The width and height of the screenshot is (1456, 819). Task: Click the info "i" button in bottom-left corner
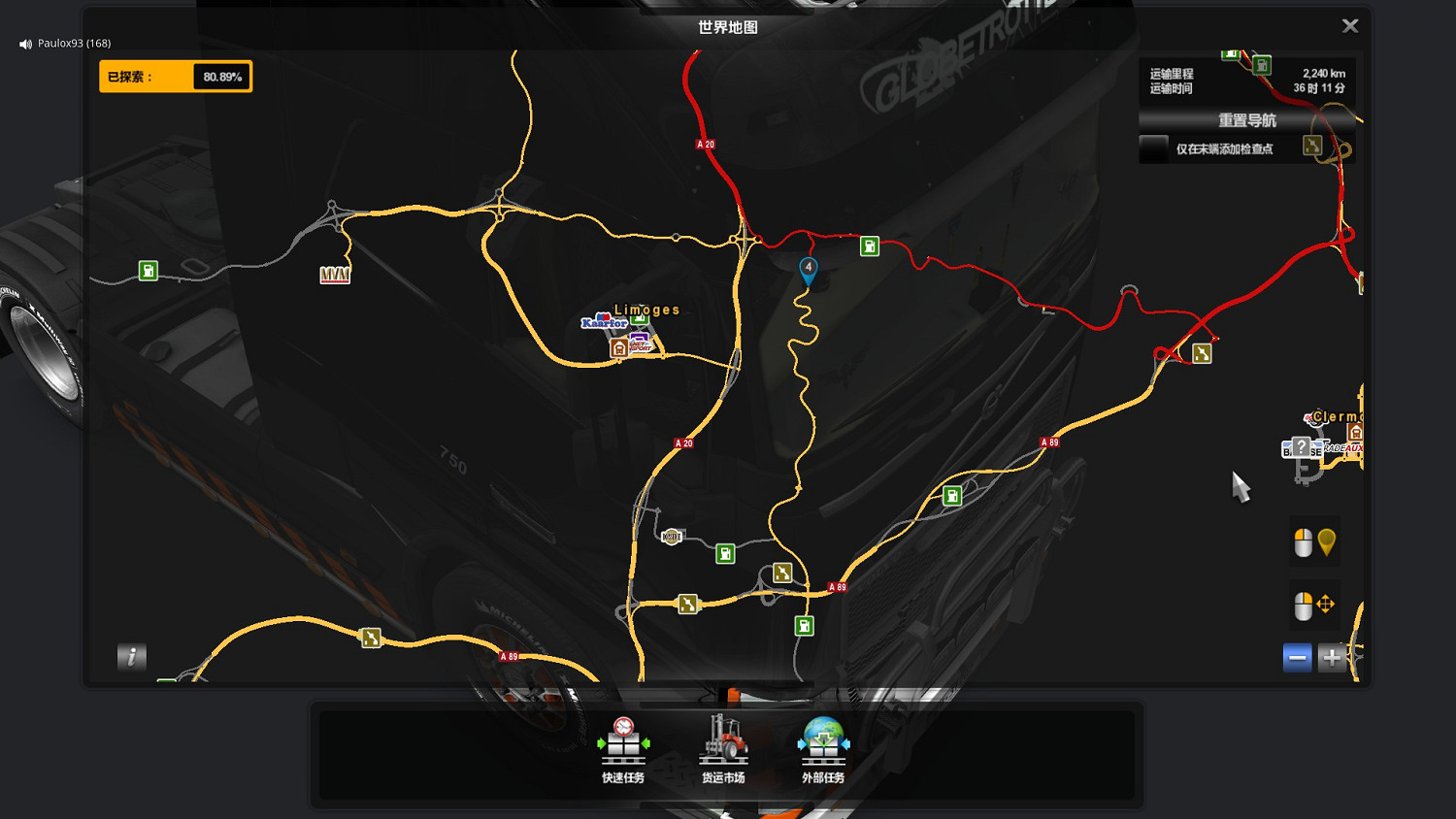pos(132,657)
